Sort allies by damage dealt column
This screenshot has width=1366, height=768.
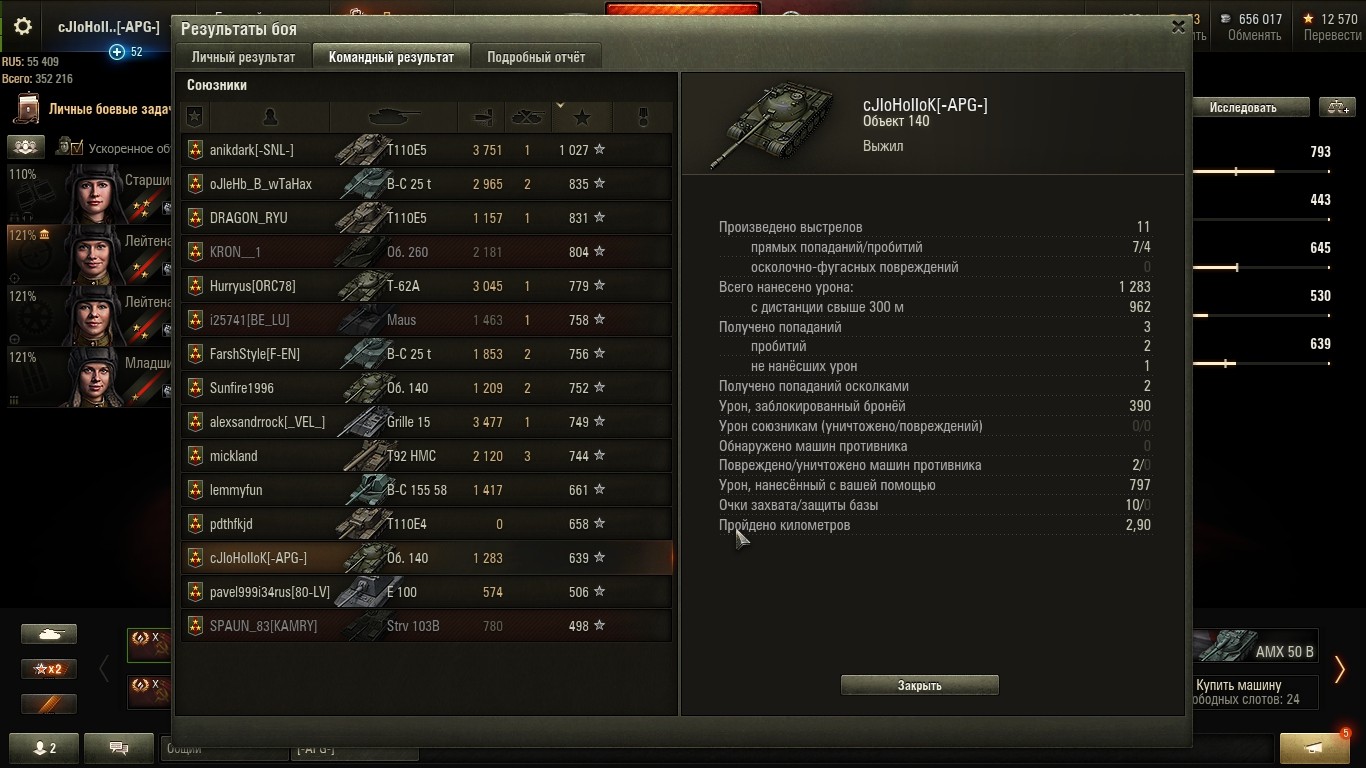click(482, 117)
